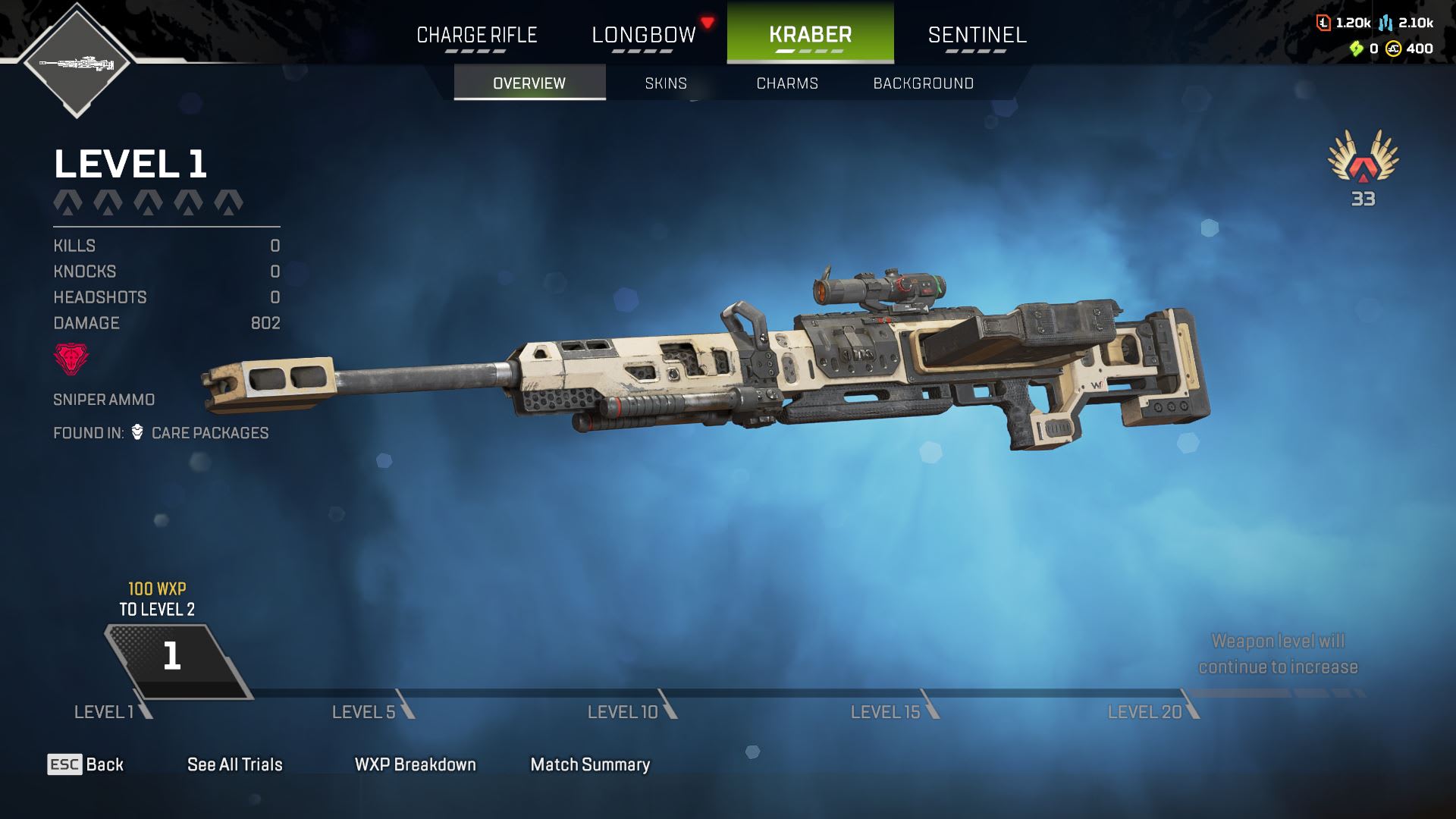The width and height of the screenshot is (1456, 819).
Task: View the Background sub-tab
Action: click(x=923, y=83)
